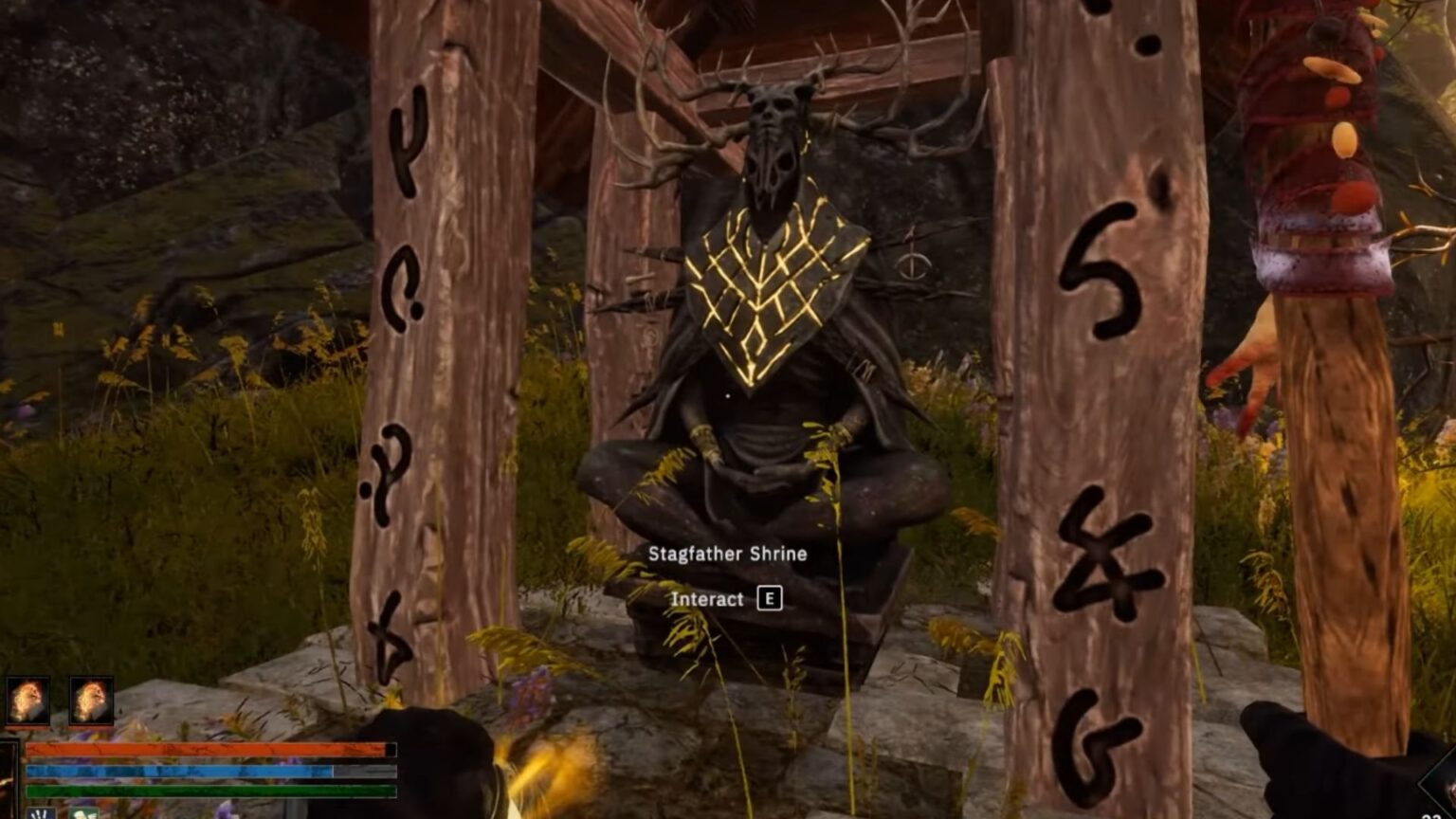Screen dimensions: 1456x819
Task: Click the orange health bar
Action: (209, 750)
